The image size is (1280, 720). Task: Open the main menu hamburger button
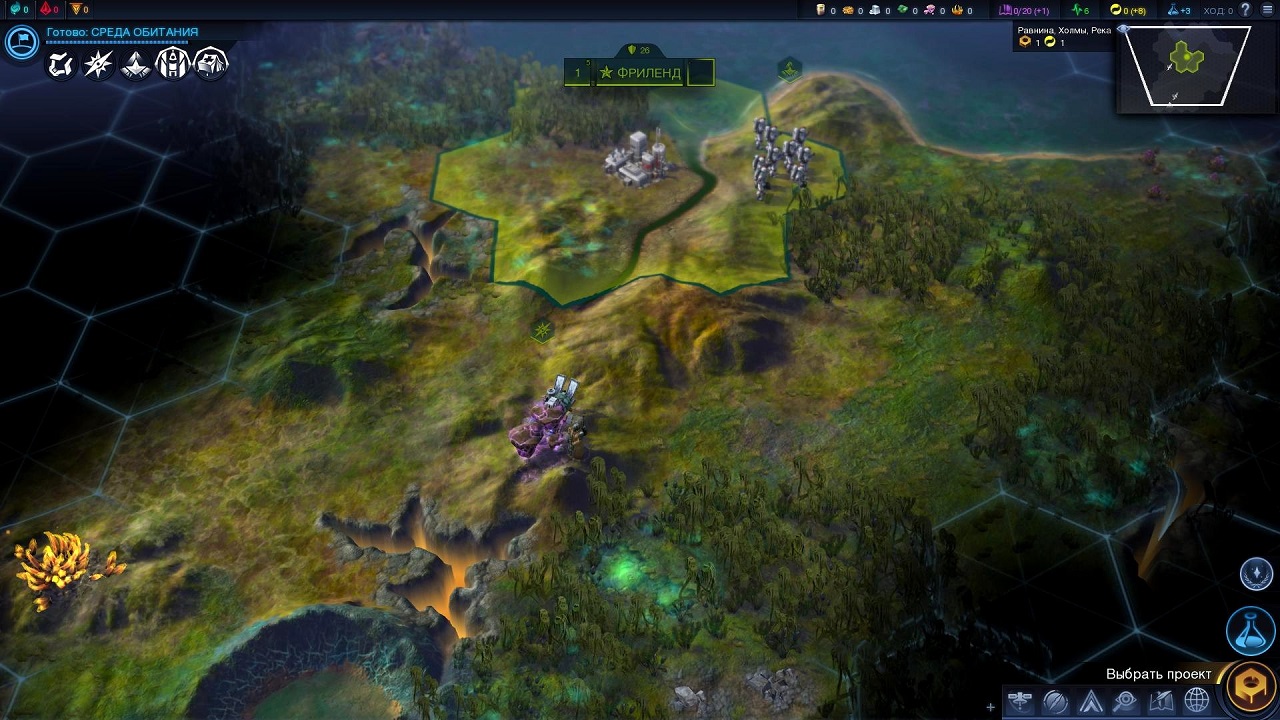[x=1268, y=10]
